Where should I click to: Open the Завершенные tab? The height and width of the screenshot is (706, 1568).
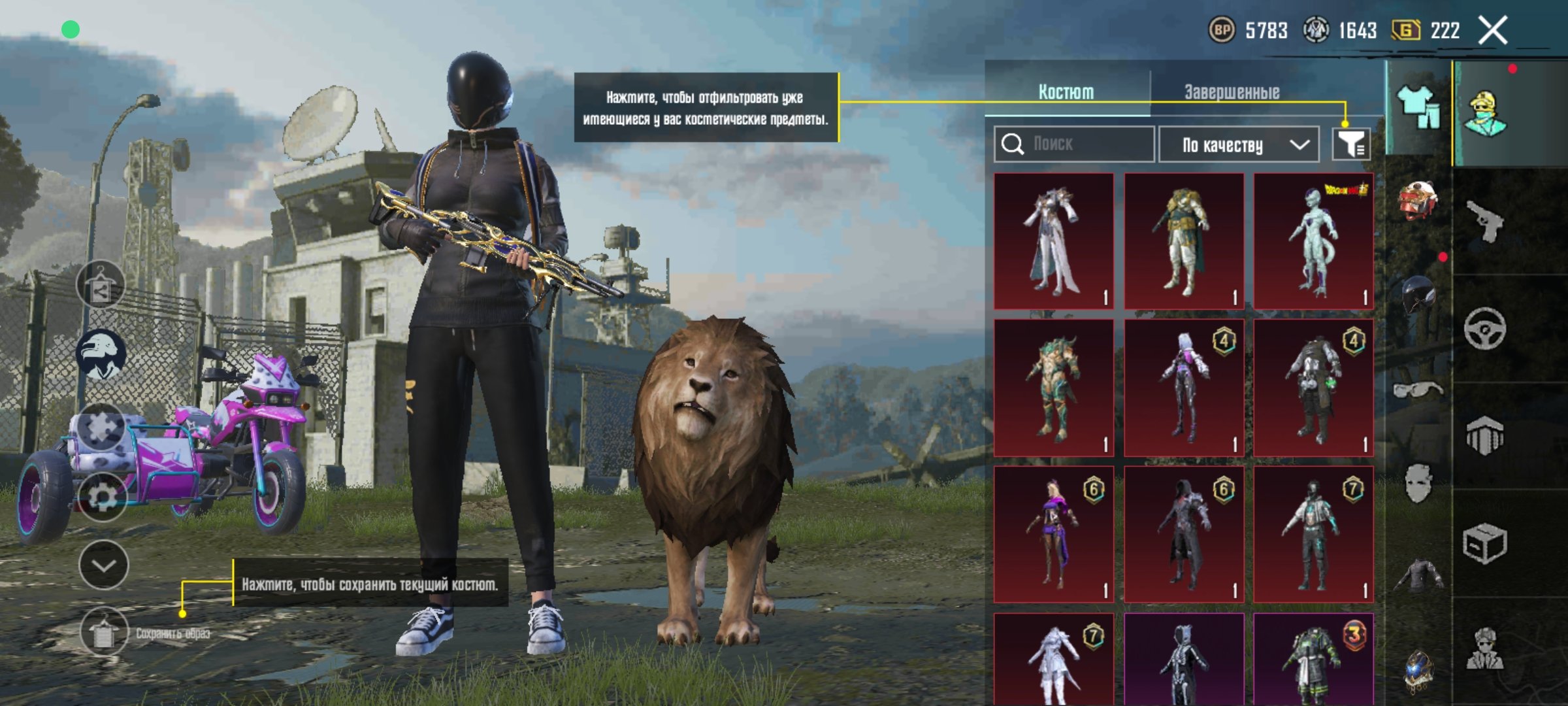[1232, 92]
